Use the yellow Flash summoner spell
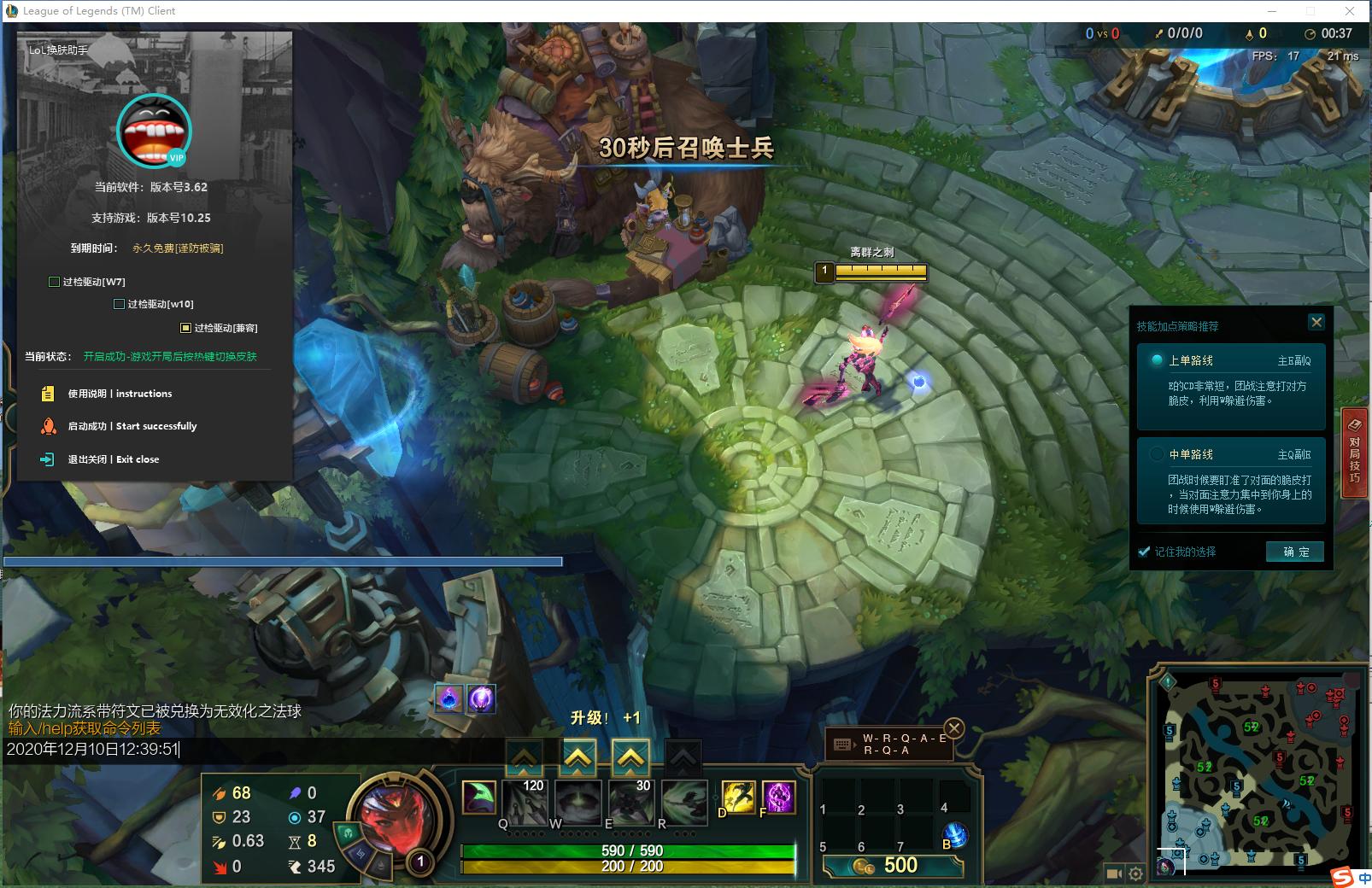The width and height of the screenshot is (1372, 888). pyautogui.click(x=737, y=797)
